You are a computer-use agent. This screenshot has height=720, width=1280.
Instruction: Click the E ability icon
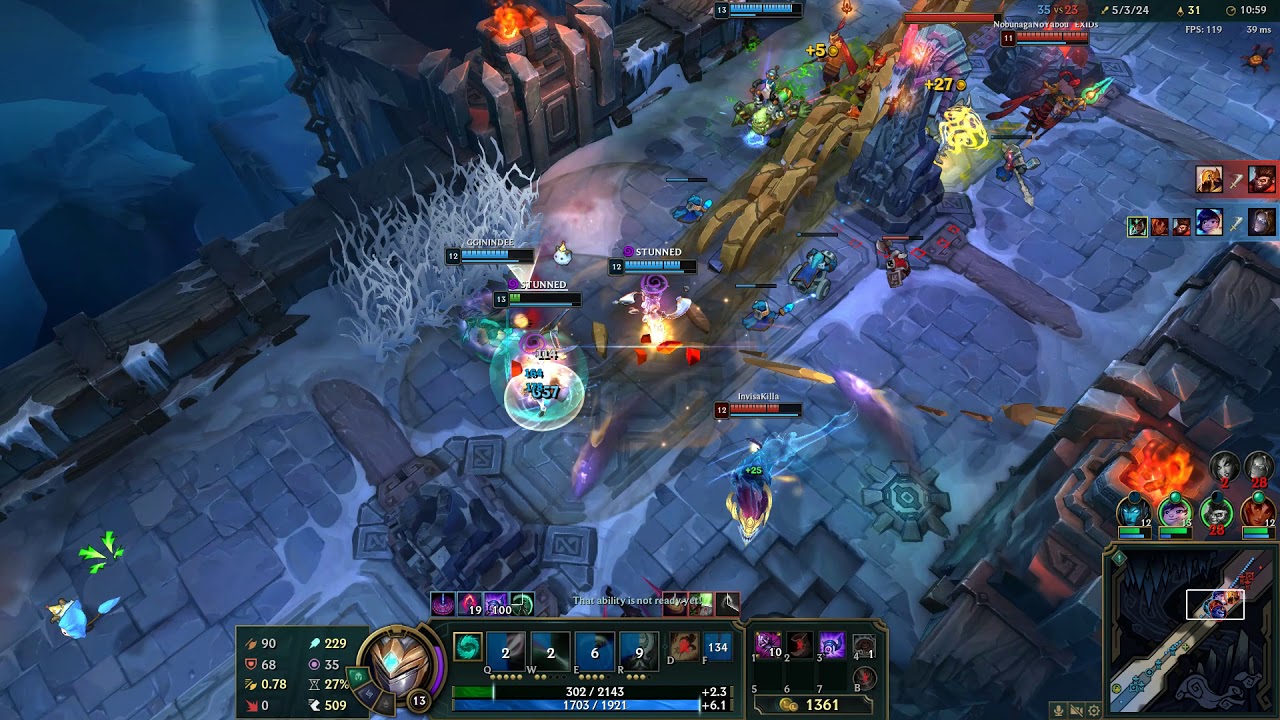coord(594,649)
